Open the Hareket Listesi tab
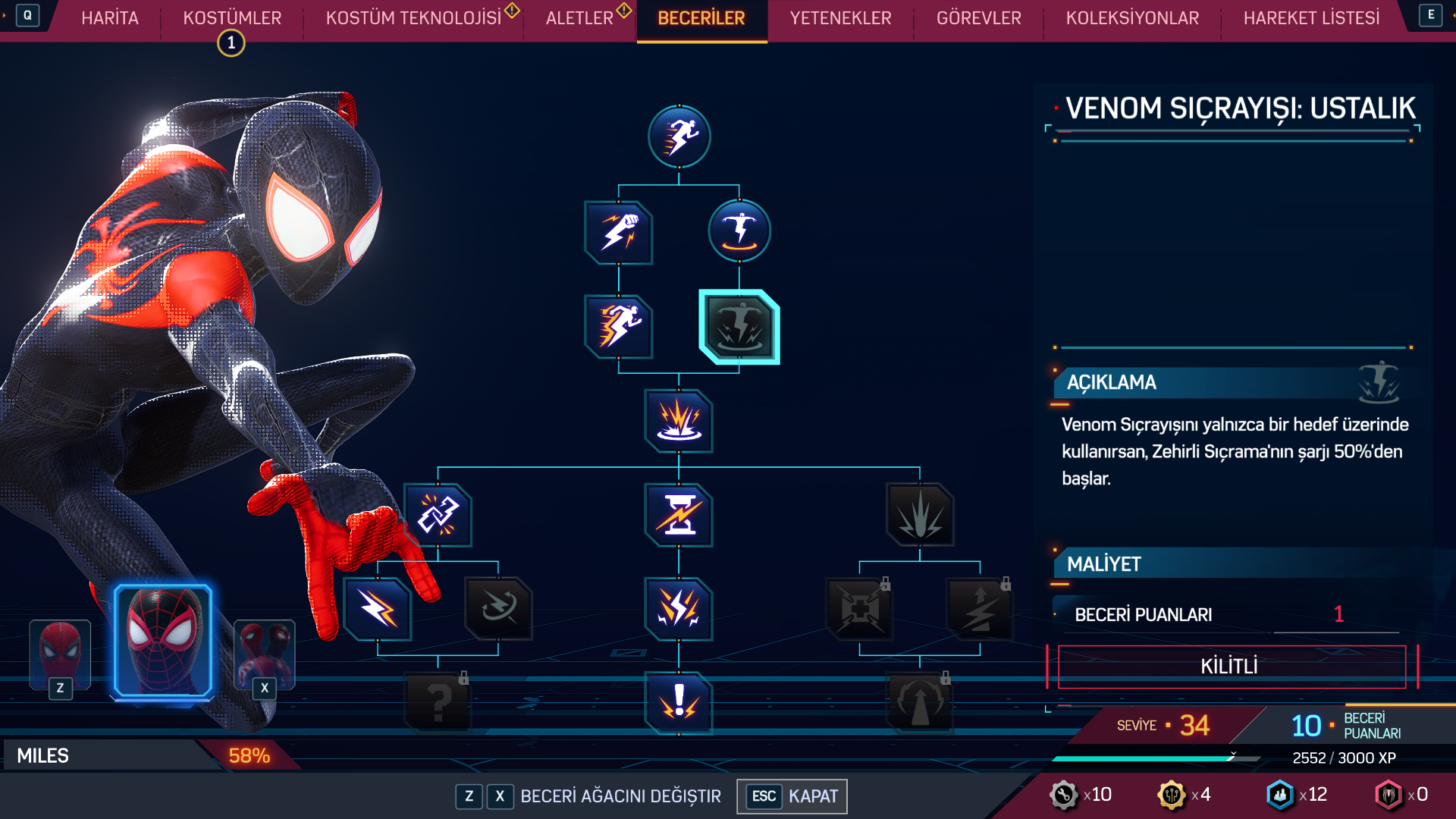This screenshot has height=819, width=1456. (x=1311, y=18)
